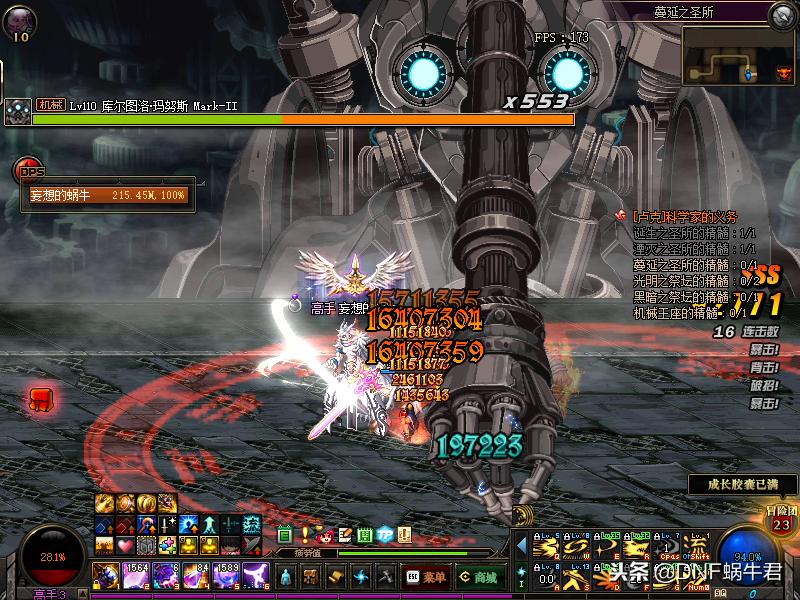The height and width of the screenshot is (600, 800).
Task: Click the red chat bubble icon
Action: [x=41, y=399]
